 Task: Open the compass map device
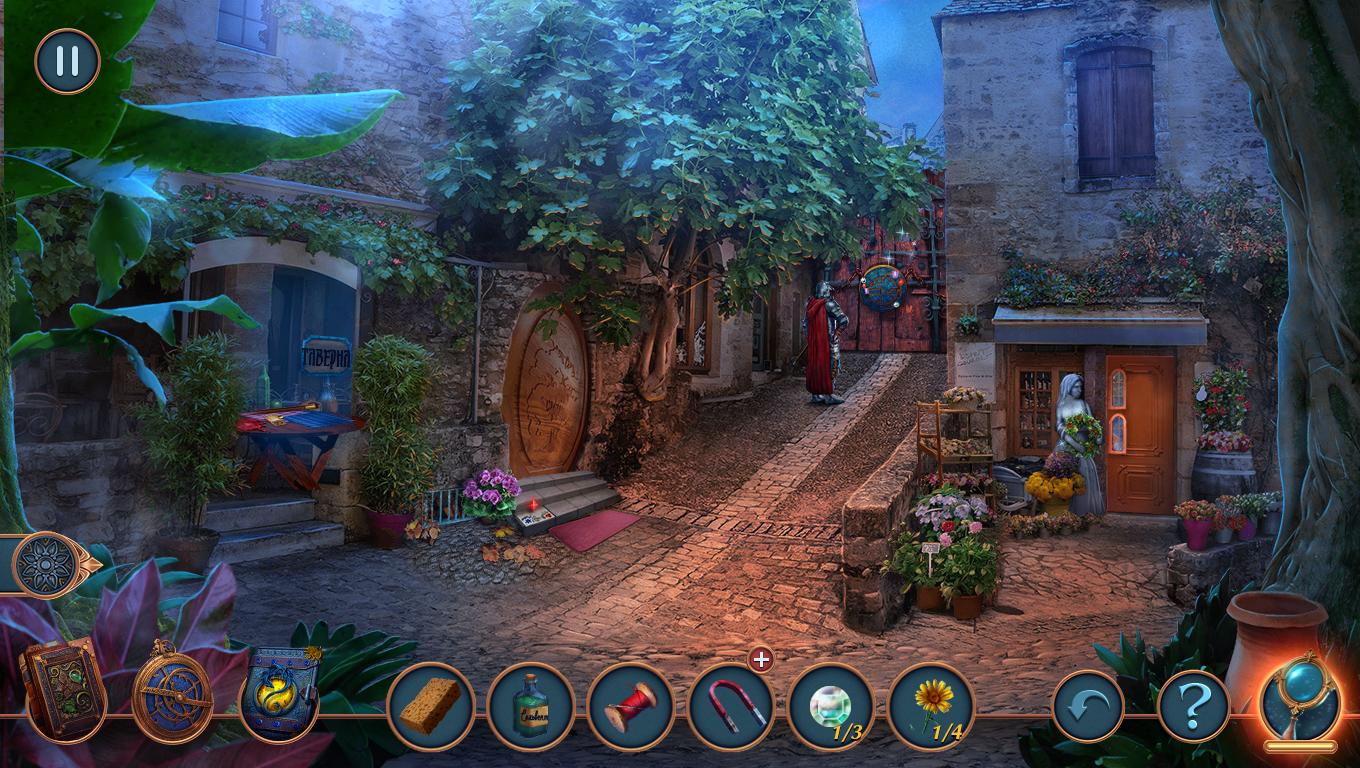point(172,690)
